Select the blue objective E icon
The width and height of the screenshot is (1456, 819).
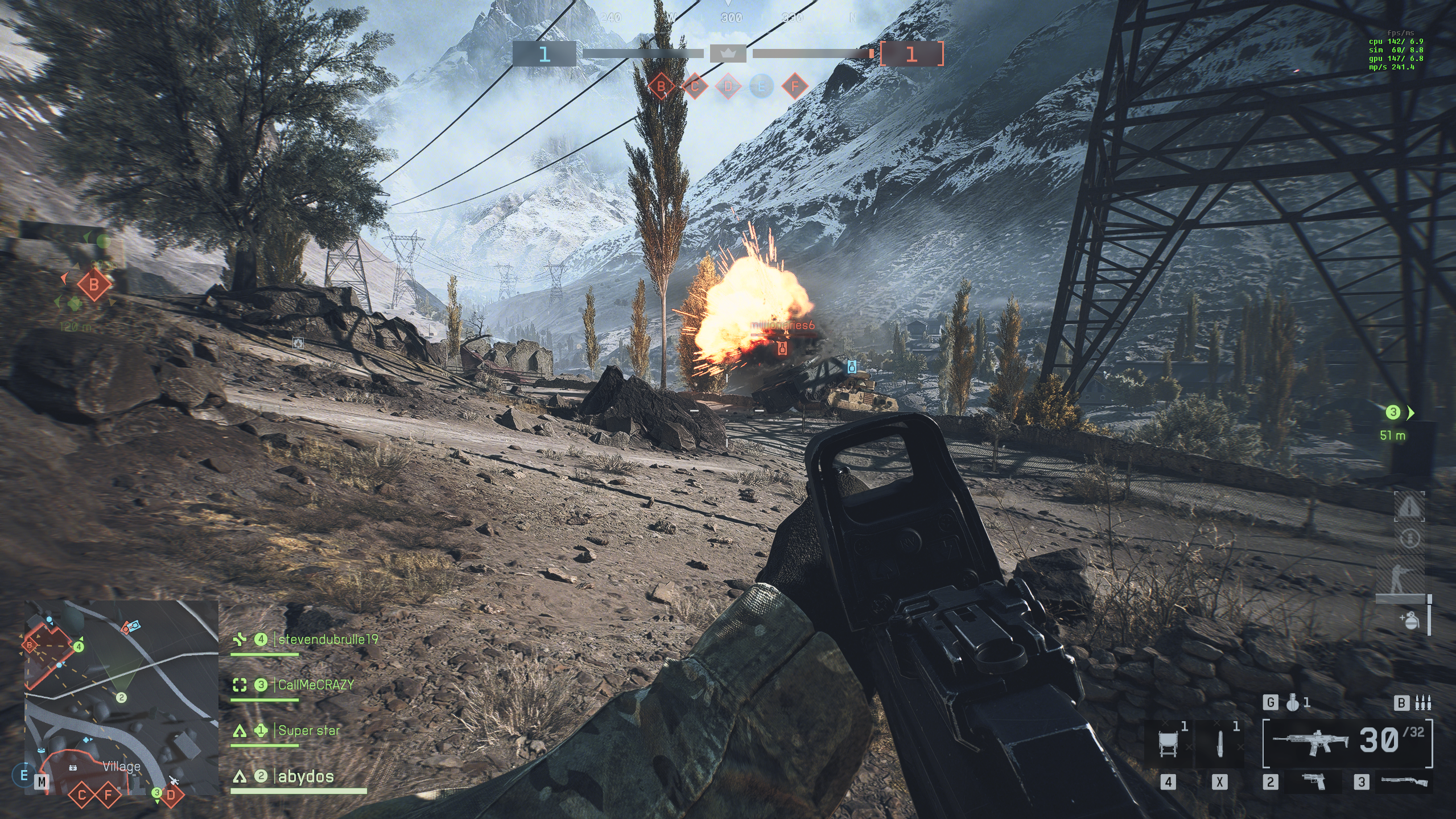[761, 87]
